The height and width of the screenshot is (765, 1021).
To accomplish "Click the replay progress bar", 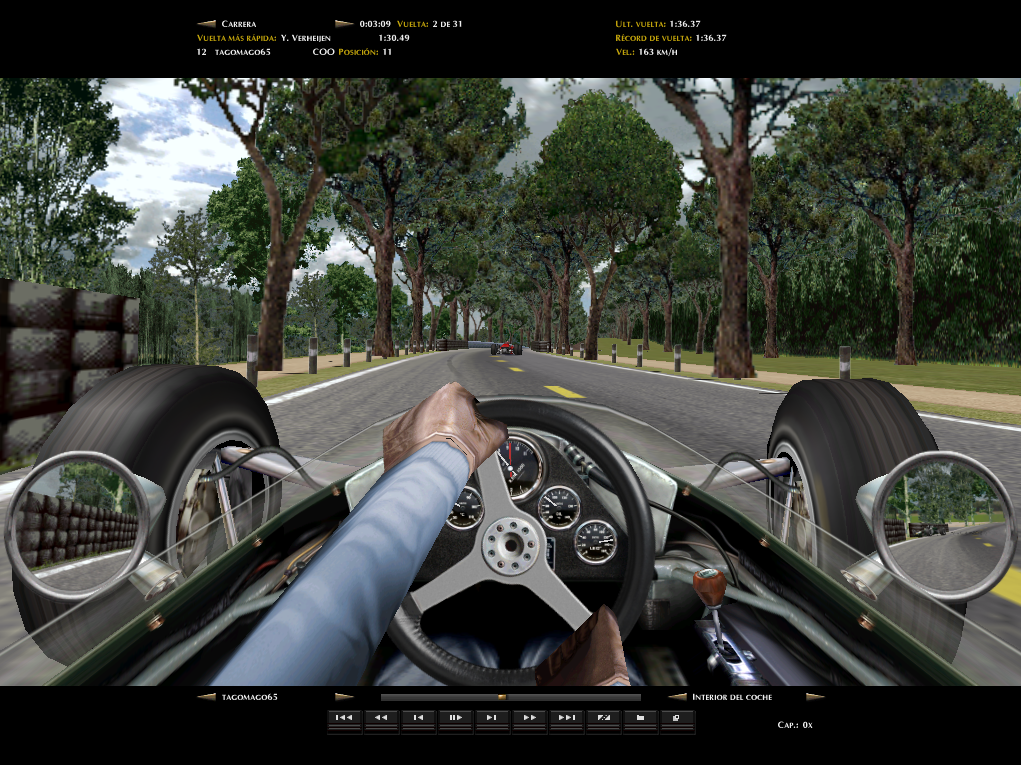I will click(510, 697).
